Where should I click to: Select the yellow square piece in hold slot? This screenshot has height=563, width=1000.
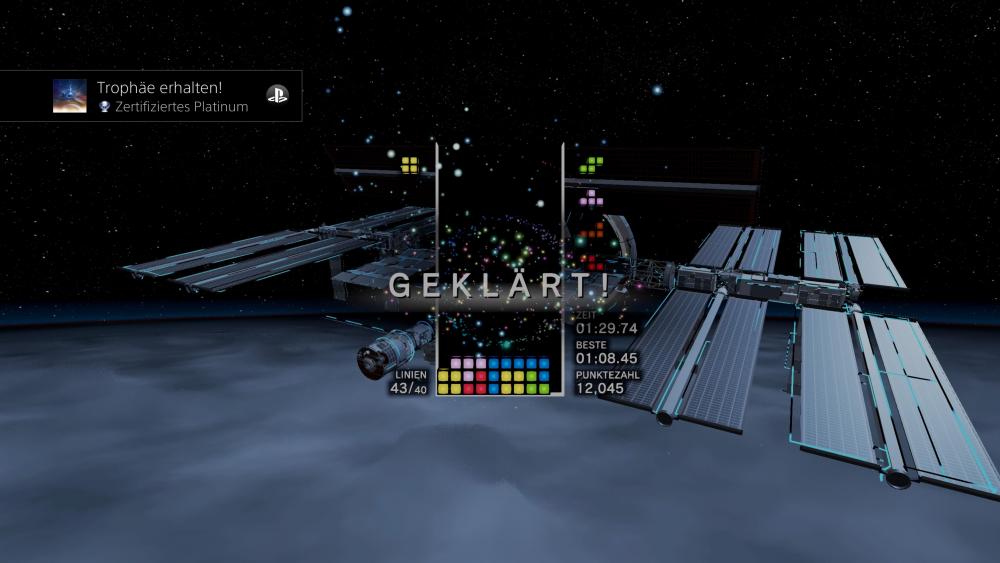coord(409,164)
